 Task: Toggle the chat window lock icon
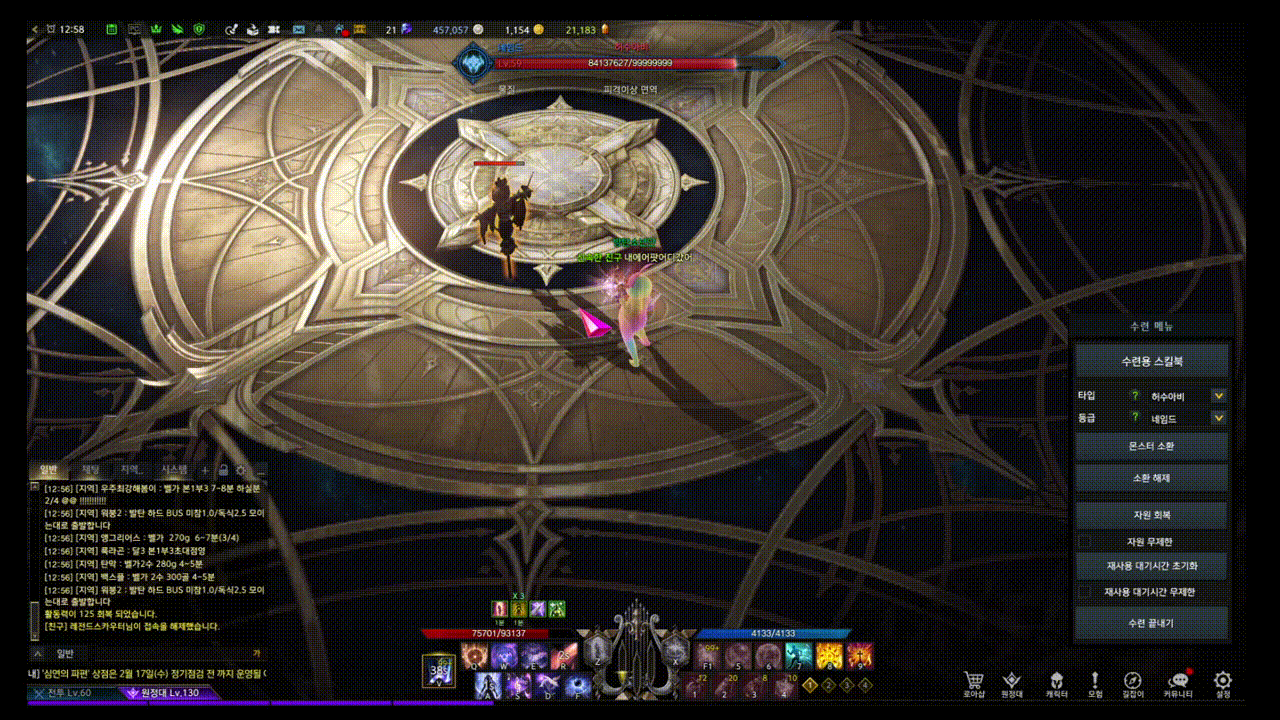[223, 469]
